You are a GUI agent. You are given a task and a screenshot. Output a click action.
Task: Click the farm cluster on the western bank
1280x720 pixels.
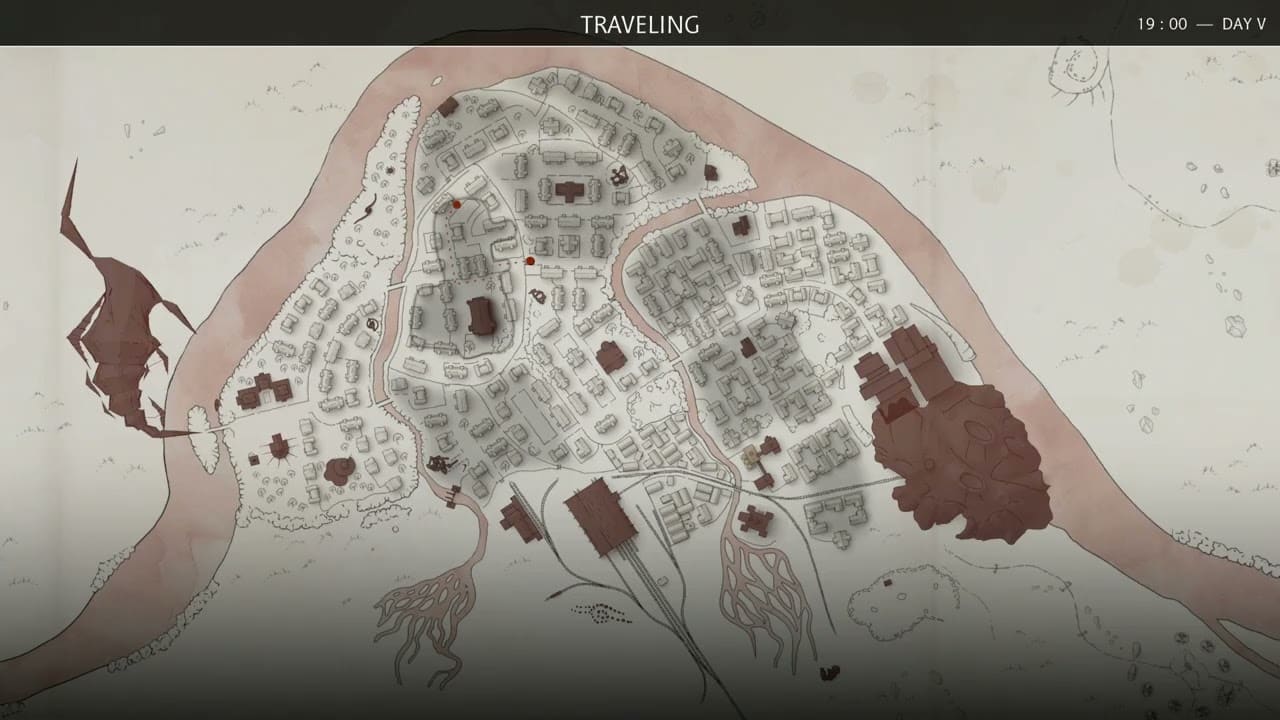click(x=263, y=392)
